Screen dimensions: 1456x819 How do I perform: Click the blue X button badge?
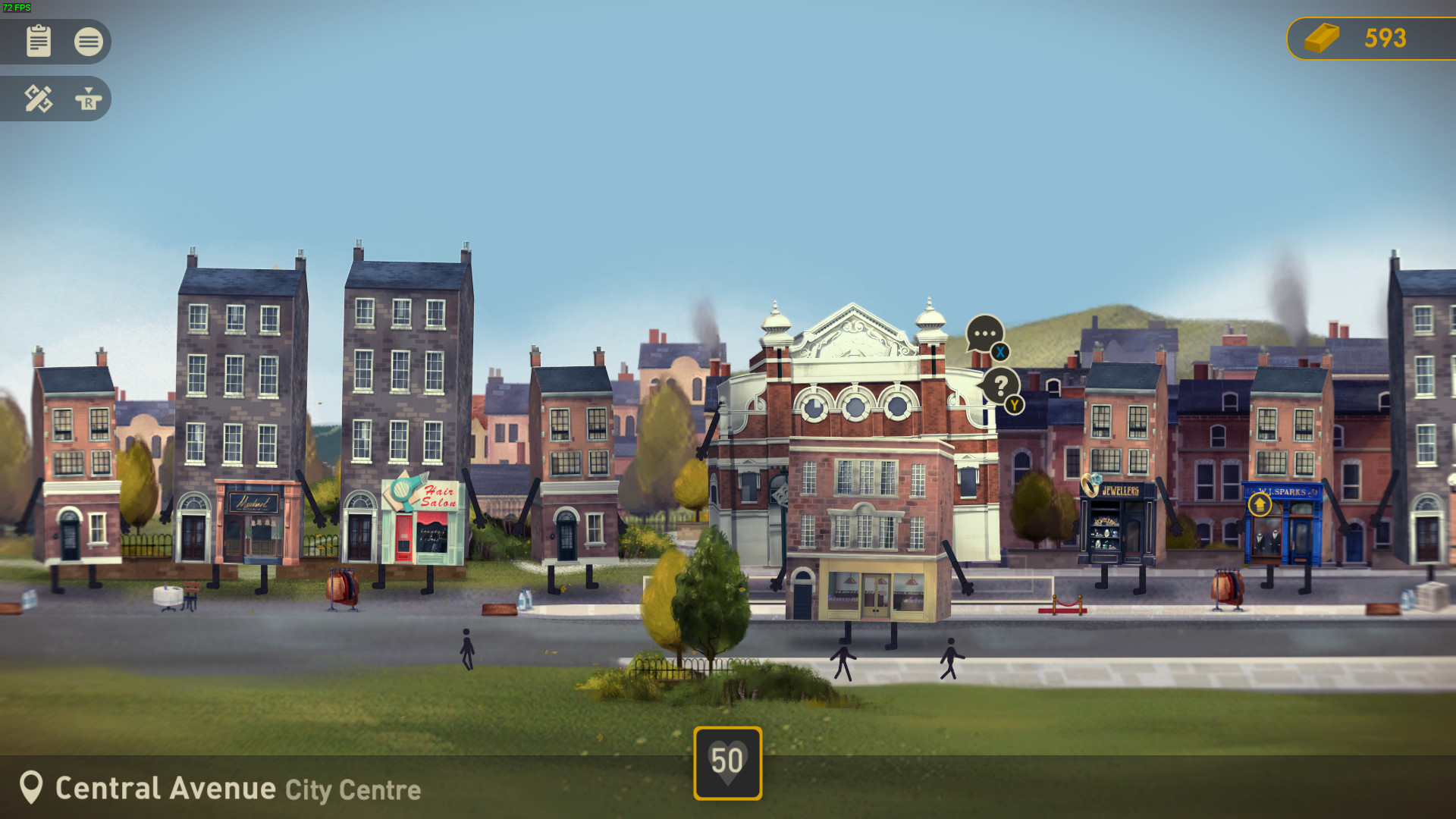pyautogui.click(x=999, y=351)
